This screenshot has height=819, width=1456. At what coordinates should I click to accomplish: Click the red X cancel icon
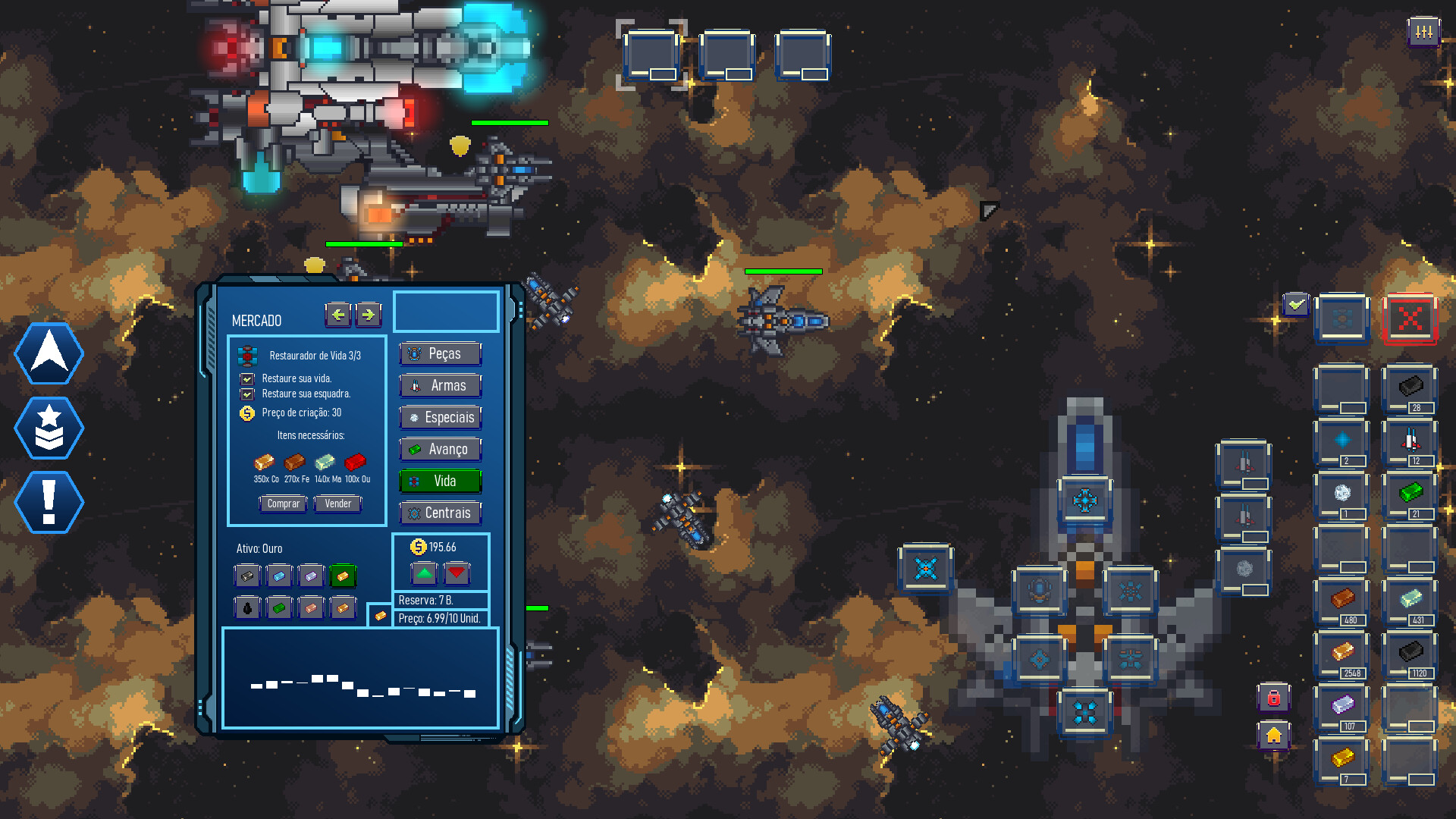point(1410,319)
